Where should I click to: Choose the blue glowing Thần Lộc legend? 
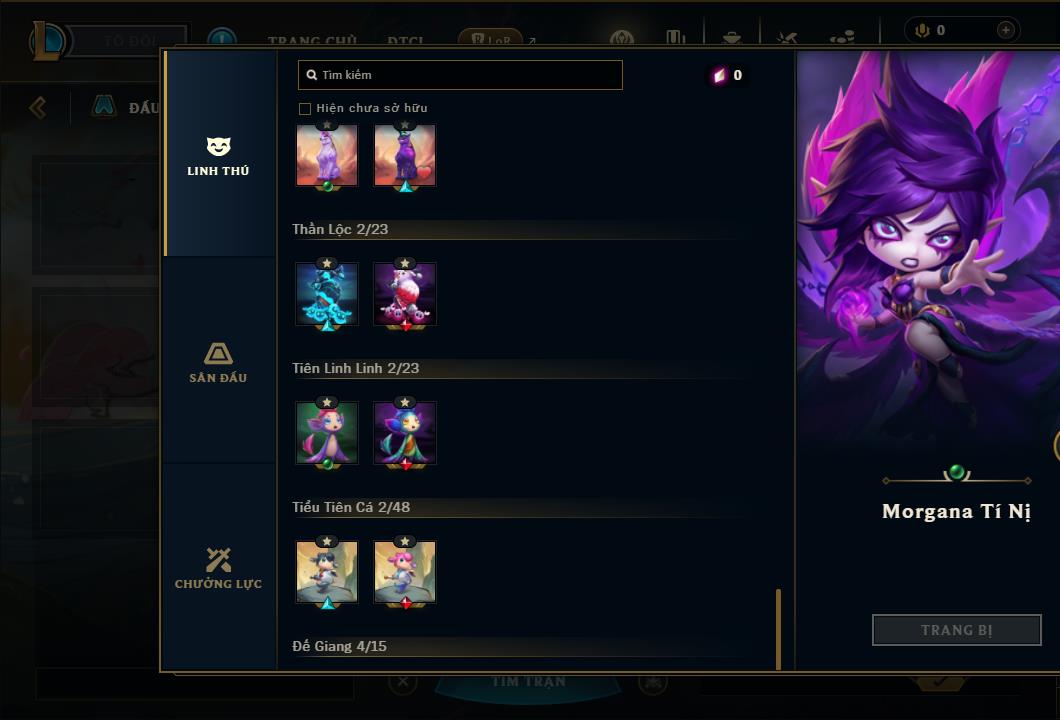[327, 294]
